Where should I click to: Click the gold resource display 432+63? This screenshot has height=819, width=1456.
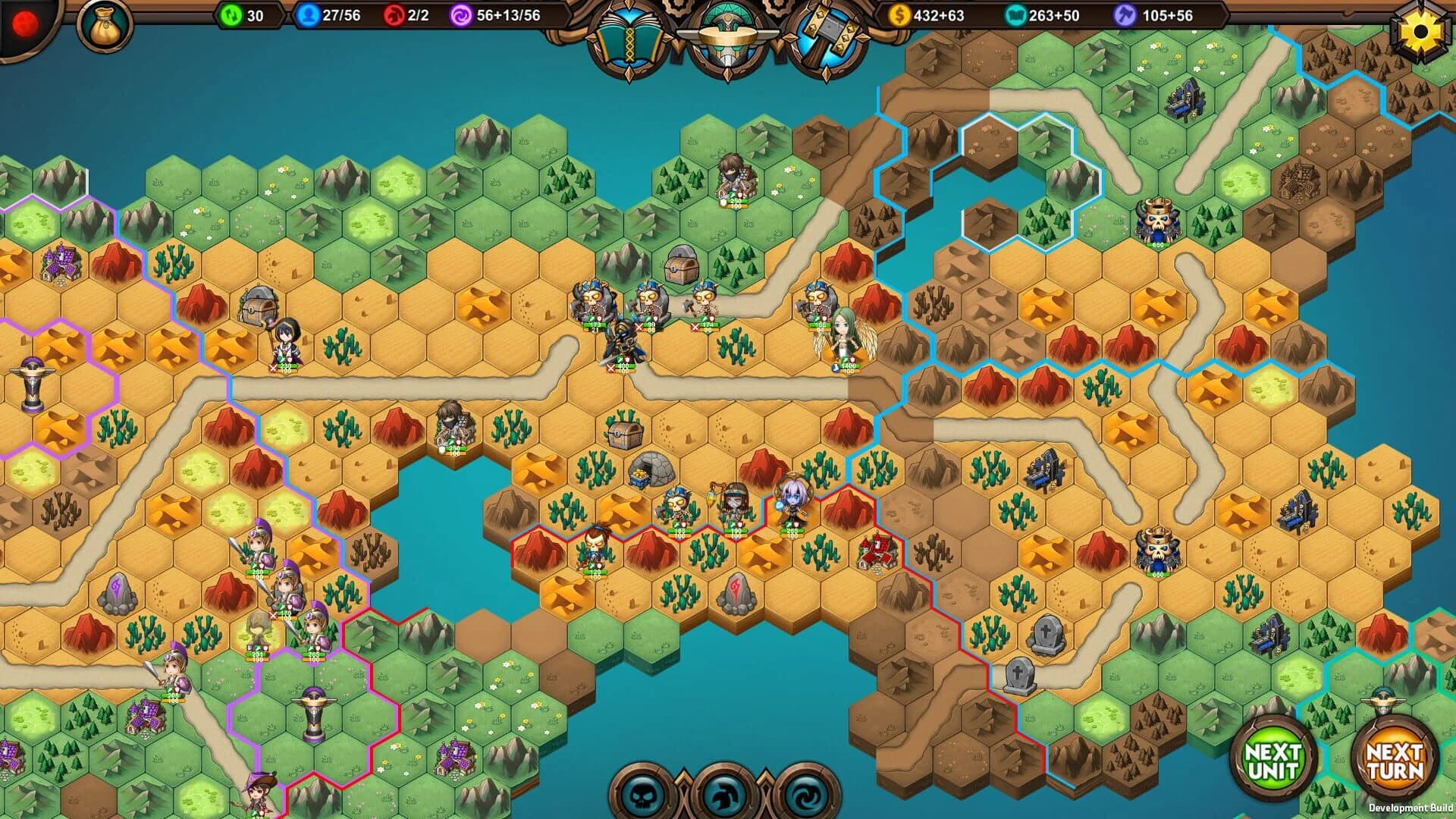point(925,14)
